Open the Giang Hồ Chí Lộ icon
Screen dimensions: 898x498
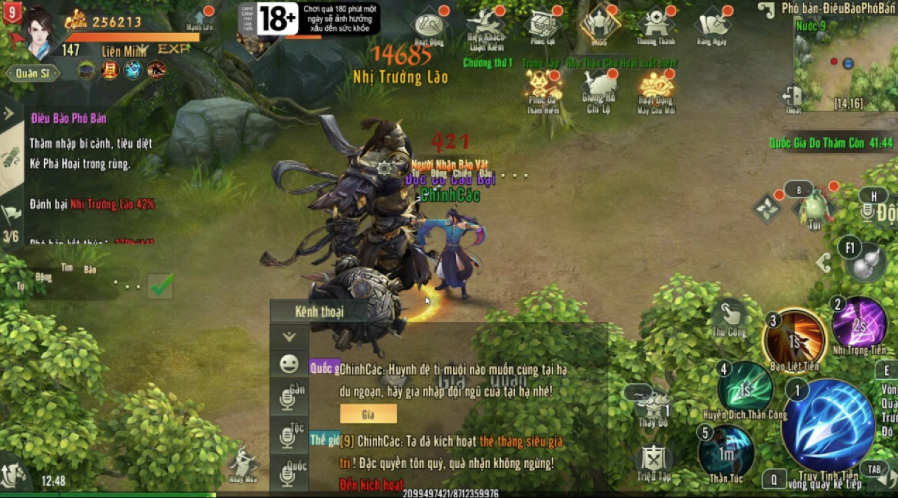pos(599,86)
